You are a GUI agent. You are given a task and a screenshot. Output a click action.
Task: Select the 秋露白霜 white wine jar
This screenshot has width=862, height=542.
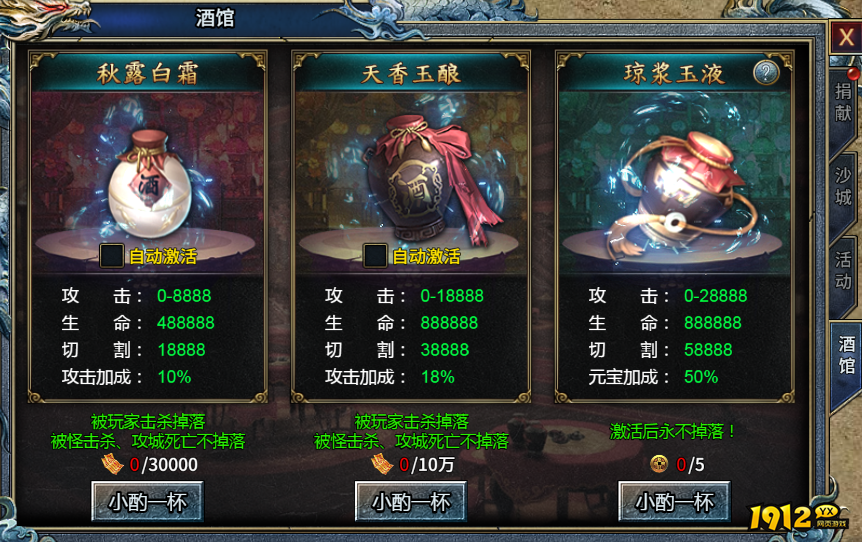pos(148,180)
